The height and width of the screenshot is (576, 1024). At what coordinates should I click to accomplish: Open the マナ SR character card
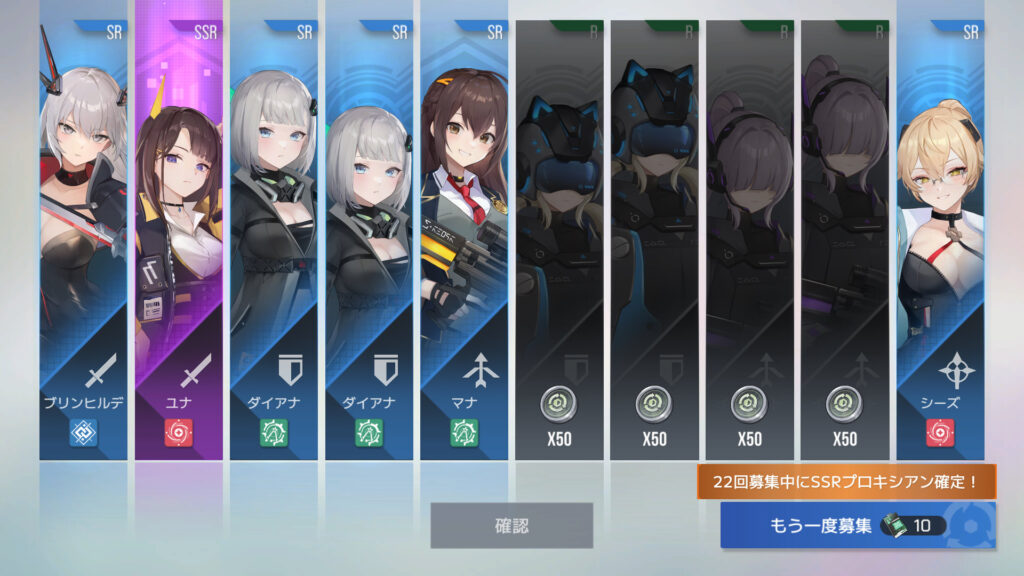coord(463,240)
